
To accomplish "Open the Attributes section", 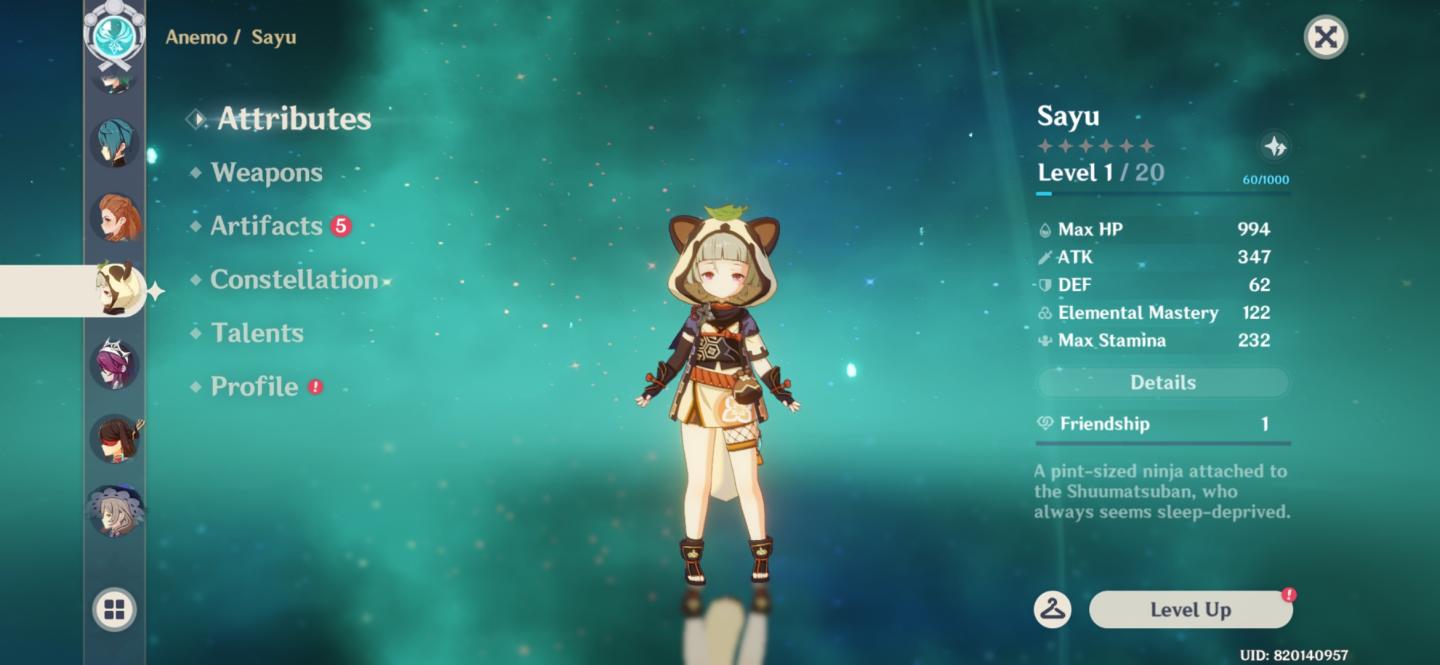I will coord(294,119).
